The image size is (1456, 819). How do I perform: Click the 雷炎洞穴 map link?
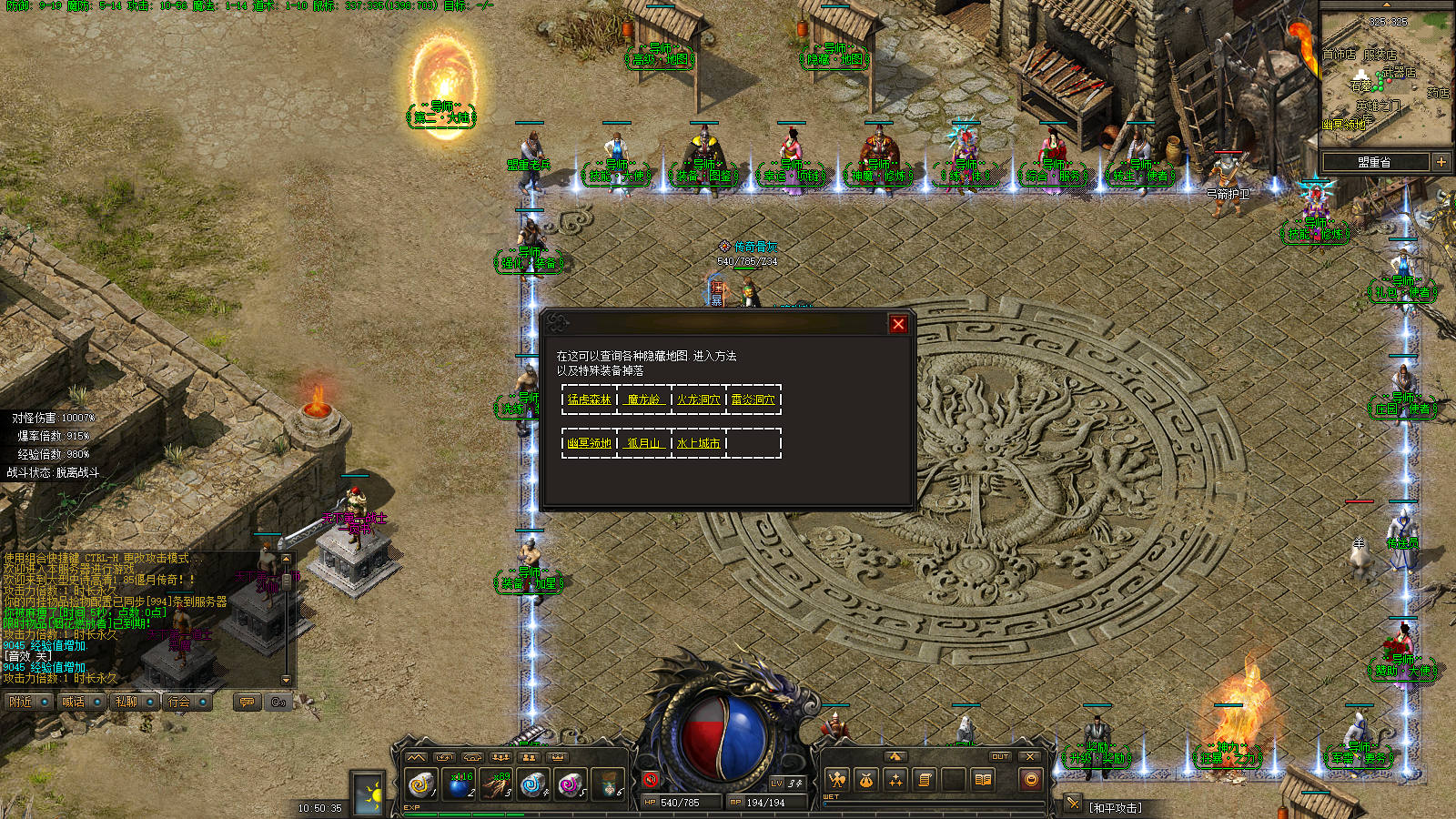pyautogui.click(x=753, y=399)
